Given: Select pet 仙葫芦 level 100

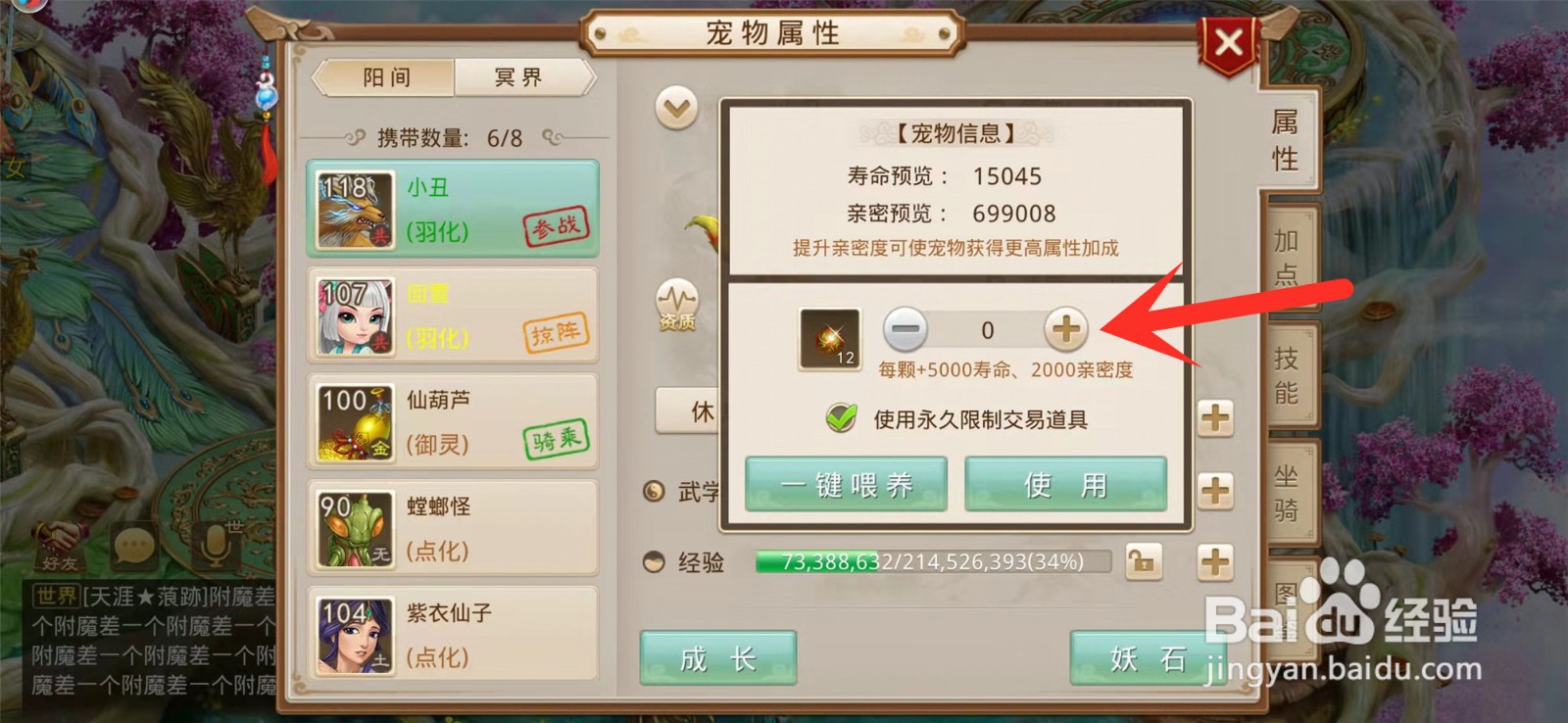Looking at the screenshot, I should (x=451, y=421).
